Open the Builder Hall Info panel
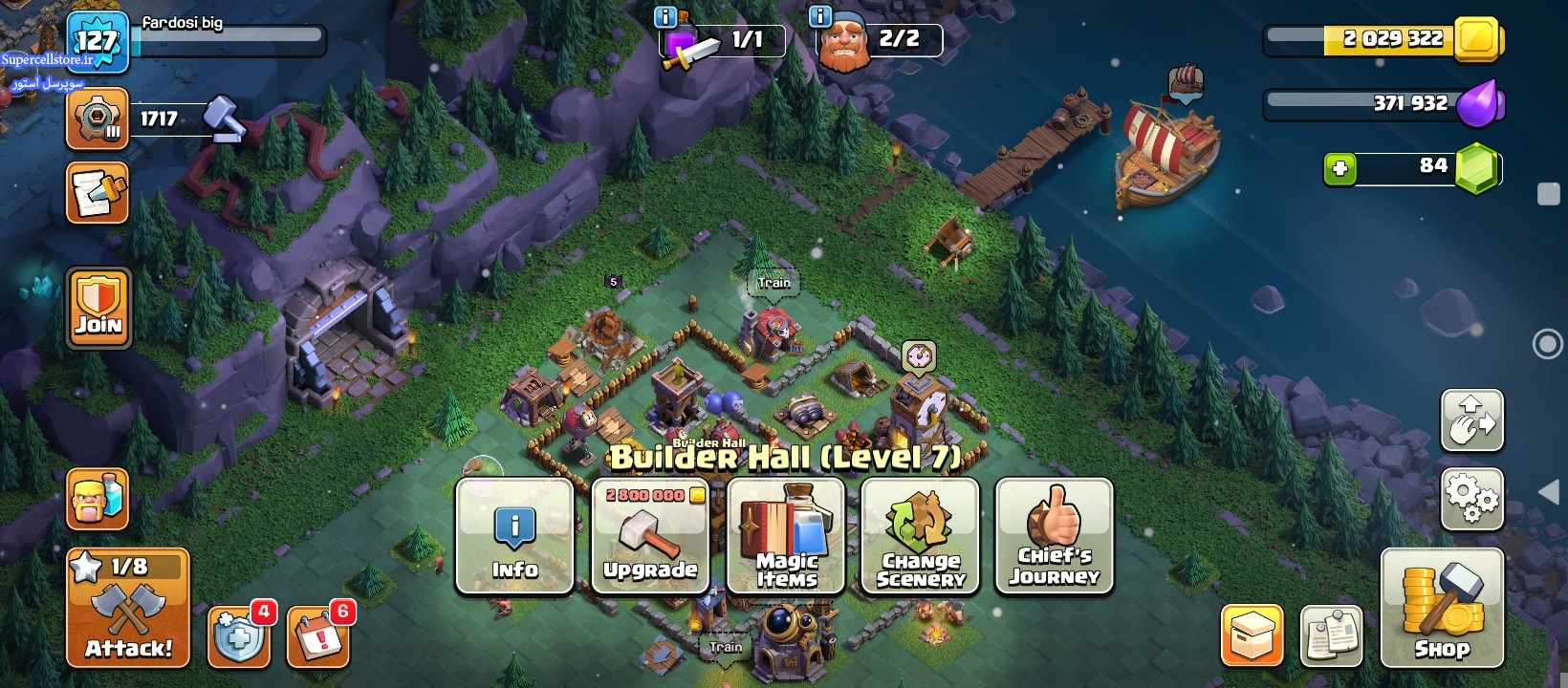Image resolution: width=1568 pixels, height=688 pixels. [x=514, y=536]
